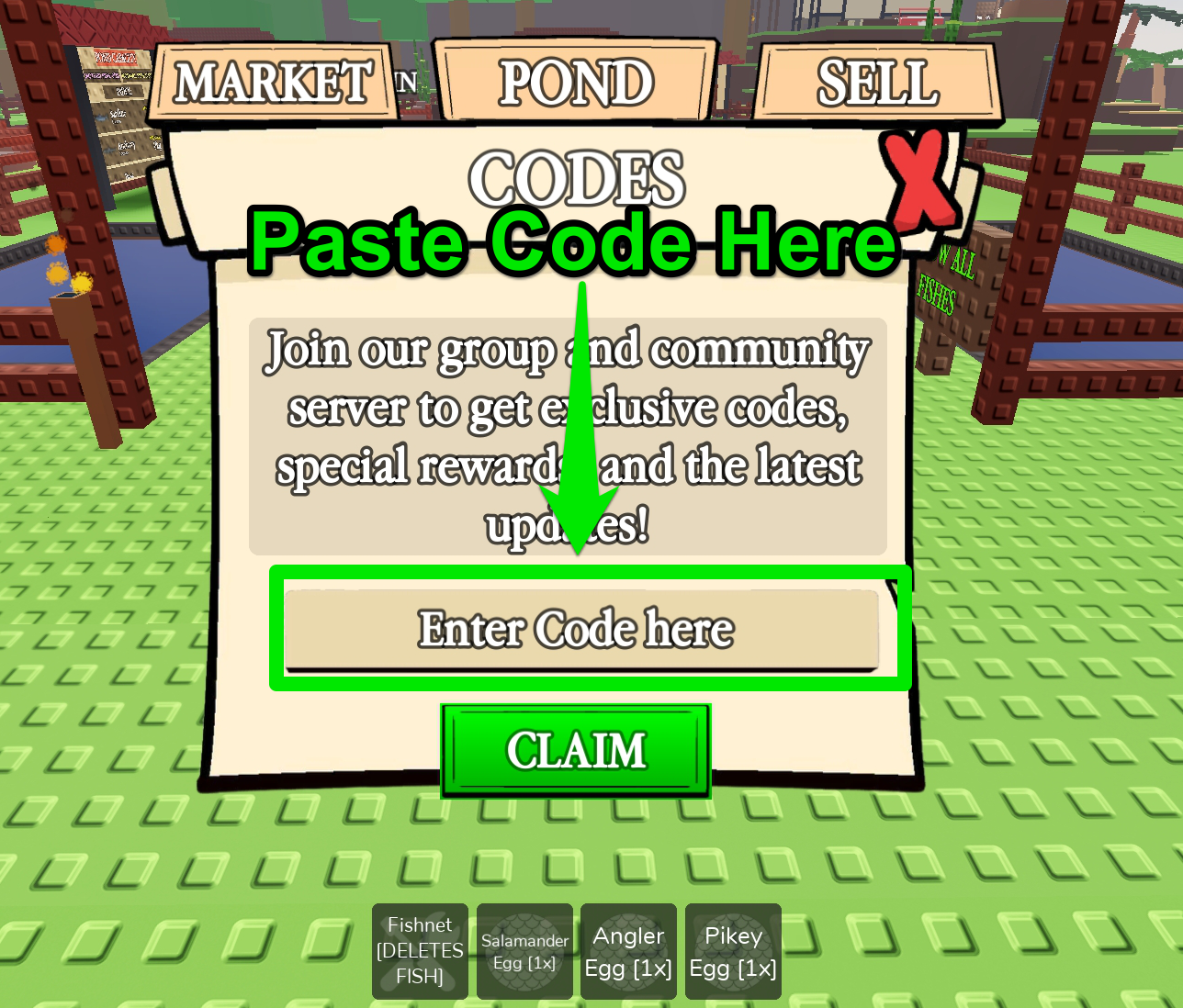Click the red header sign on the market stall
Screen dimensions: 1183x1008
click(x=115, y=57)
